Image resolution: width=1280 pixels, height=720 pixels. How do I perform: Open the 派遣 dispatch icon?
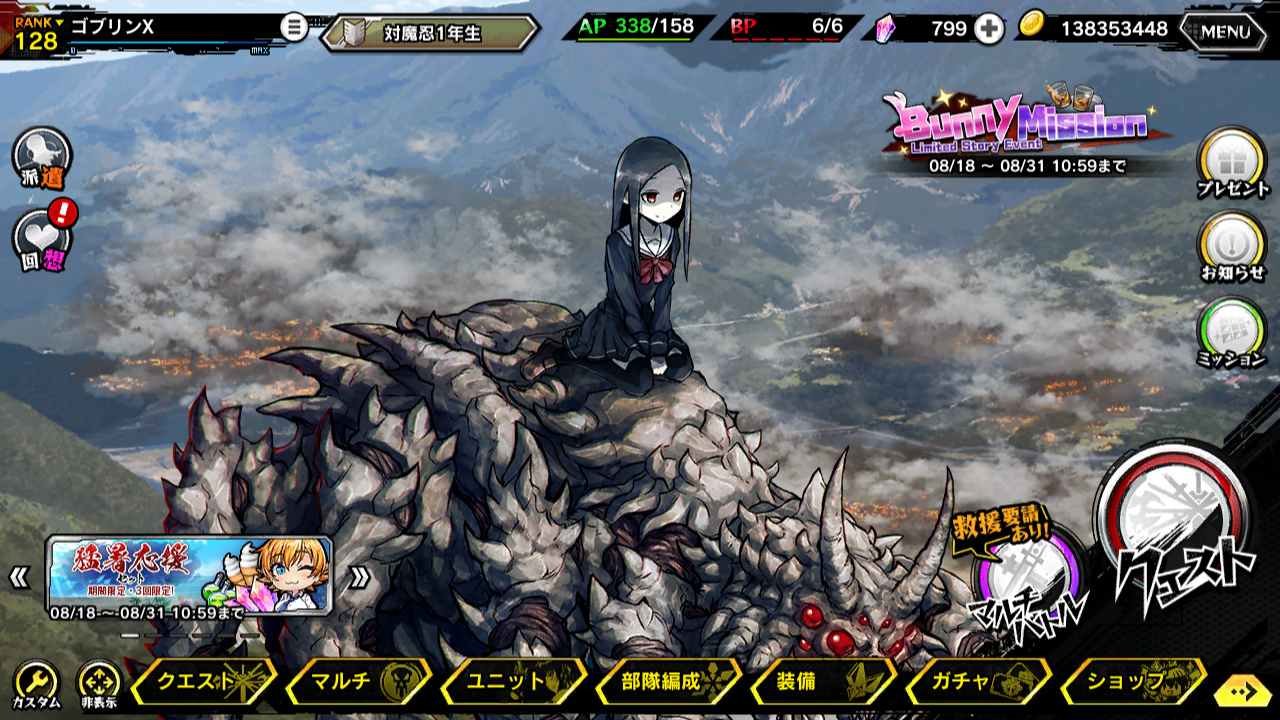click(42, 158)
